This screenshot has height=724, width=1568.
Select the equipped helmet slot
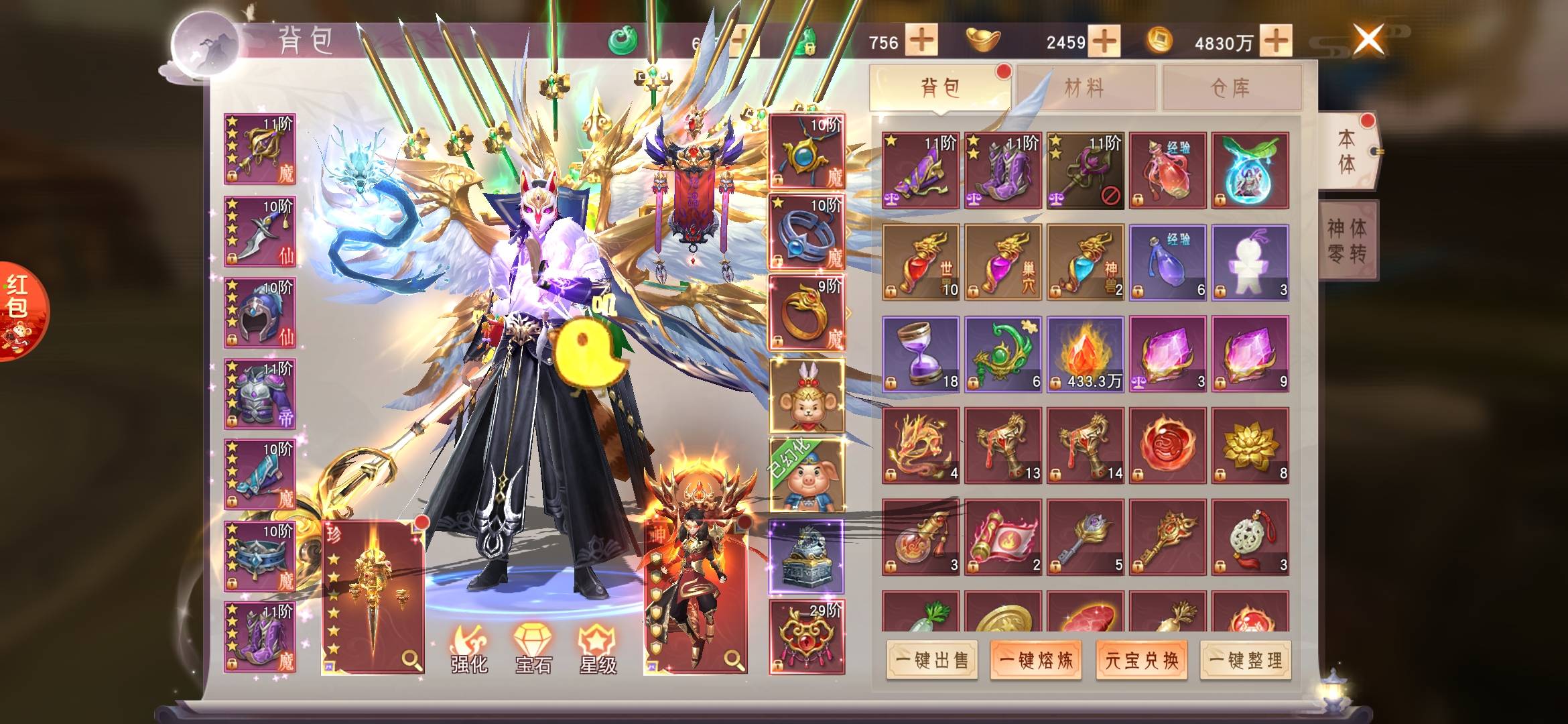coord(260,313)
